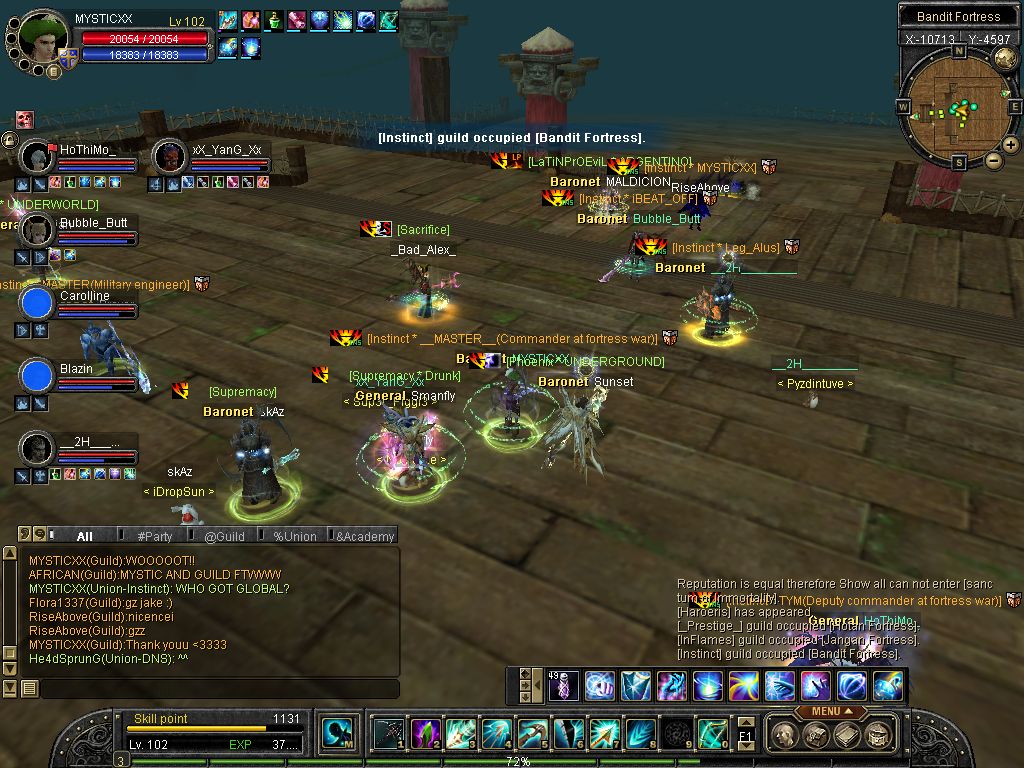1024x768 pixels.
Task: Show the All chat tab
Action: click(84, 536)
